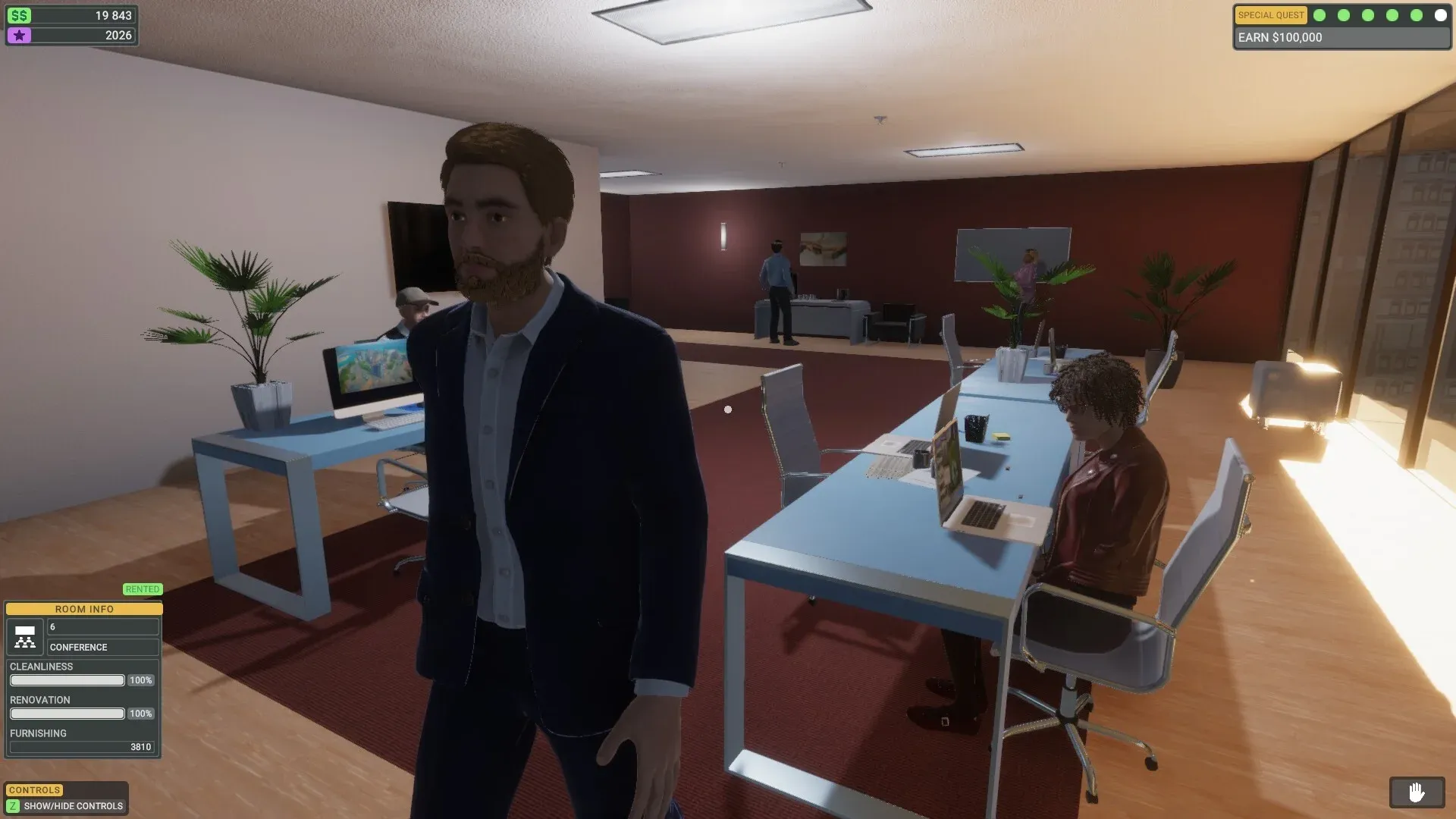
Task: Click the RENTED status badge
Action: [143, 589]
